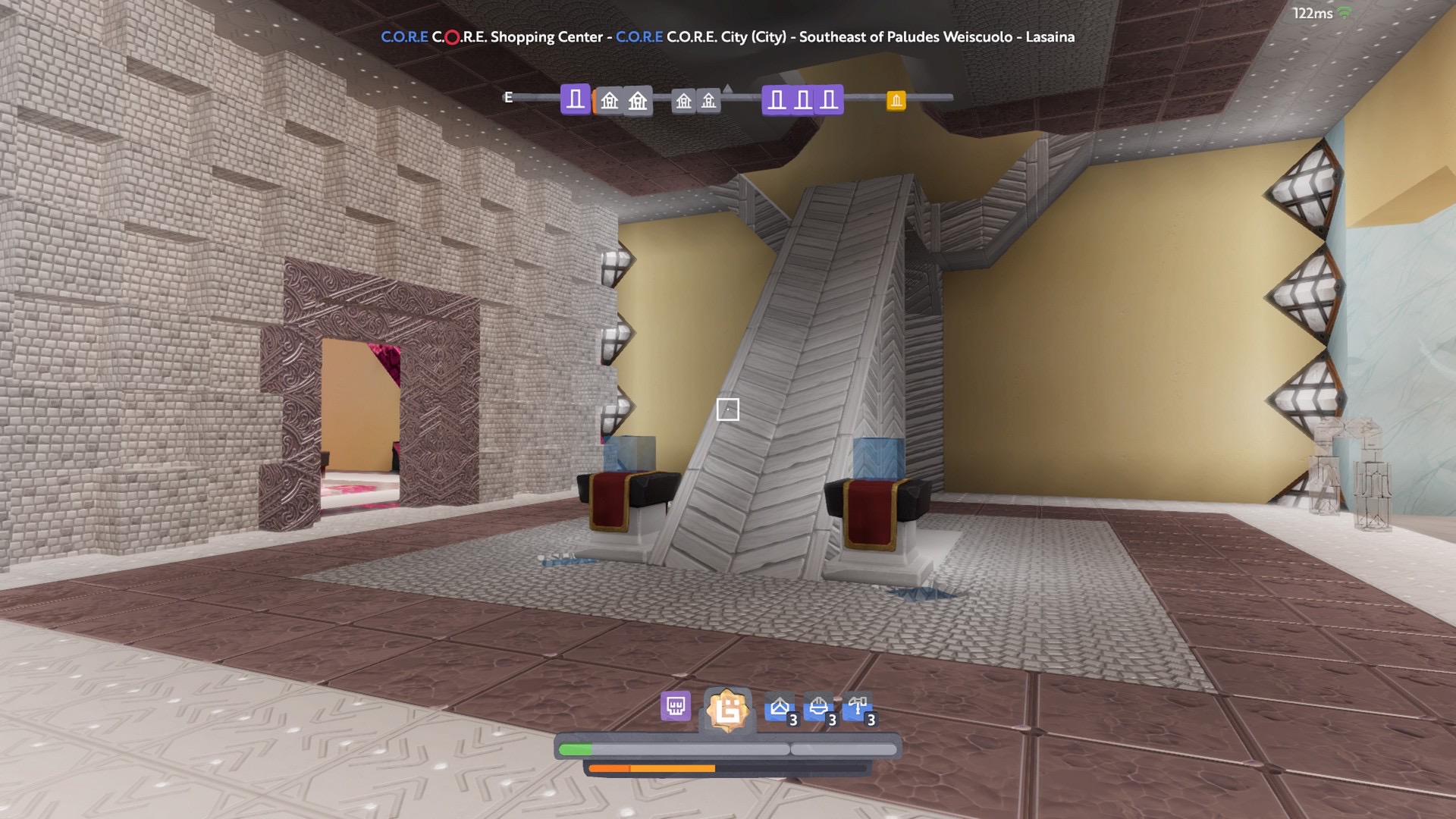Select the blue upward arrow item slot
The height and width of the screenshot is (819, 1456).
tap(780, 708)
